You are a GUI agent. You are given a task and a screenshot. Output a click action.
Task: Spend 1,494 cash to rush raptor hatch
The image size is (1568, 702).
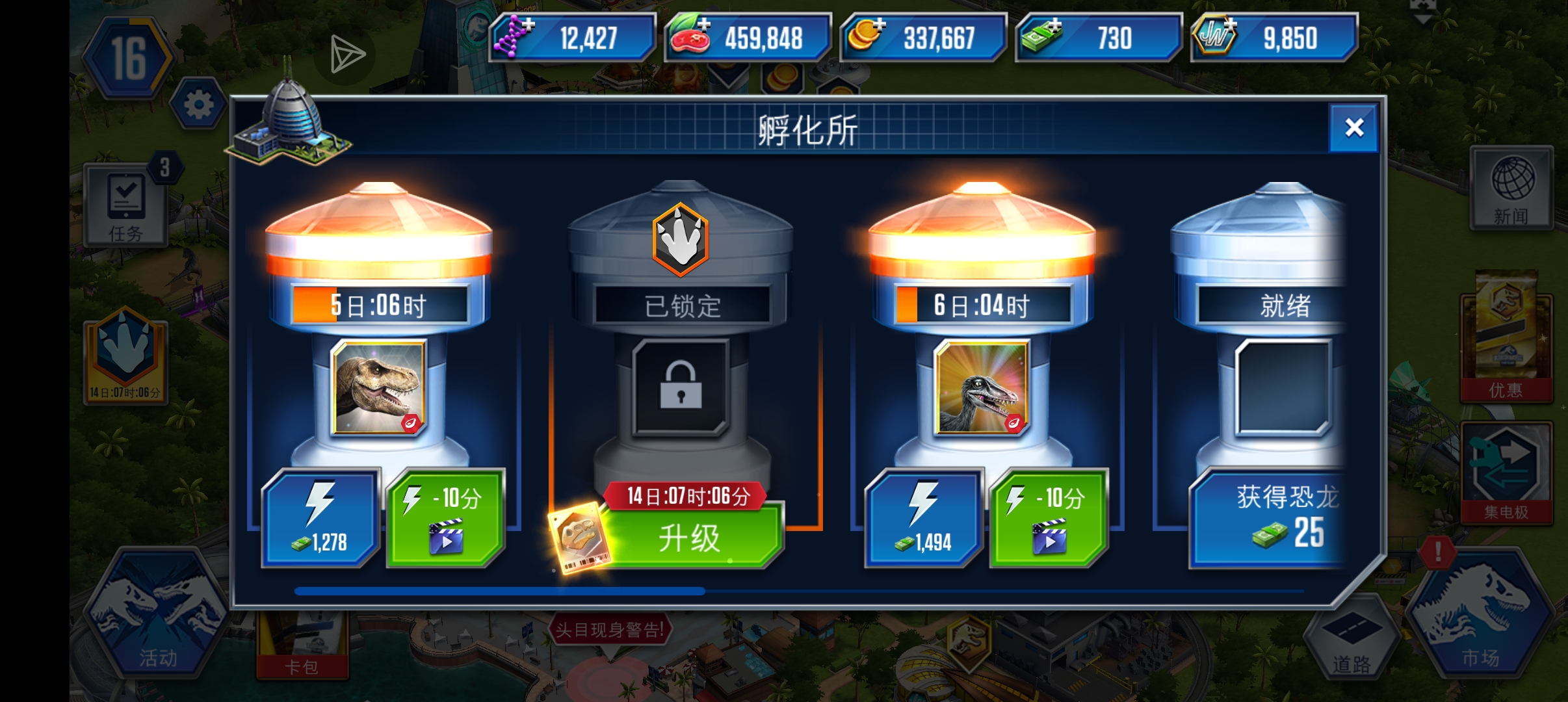[x=923, y=517]
